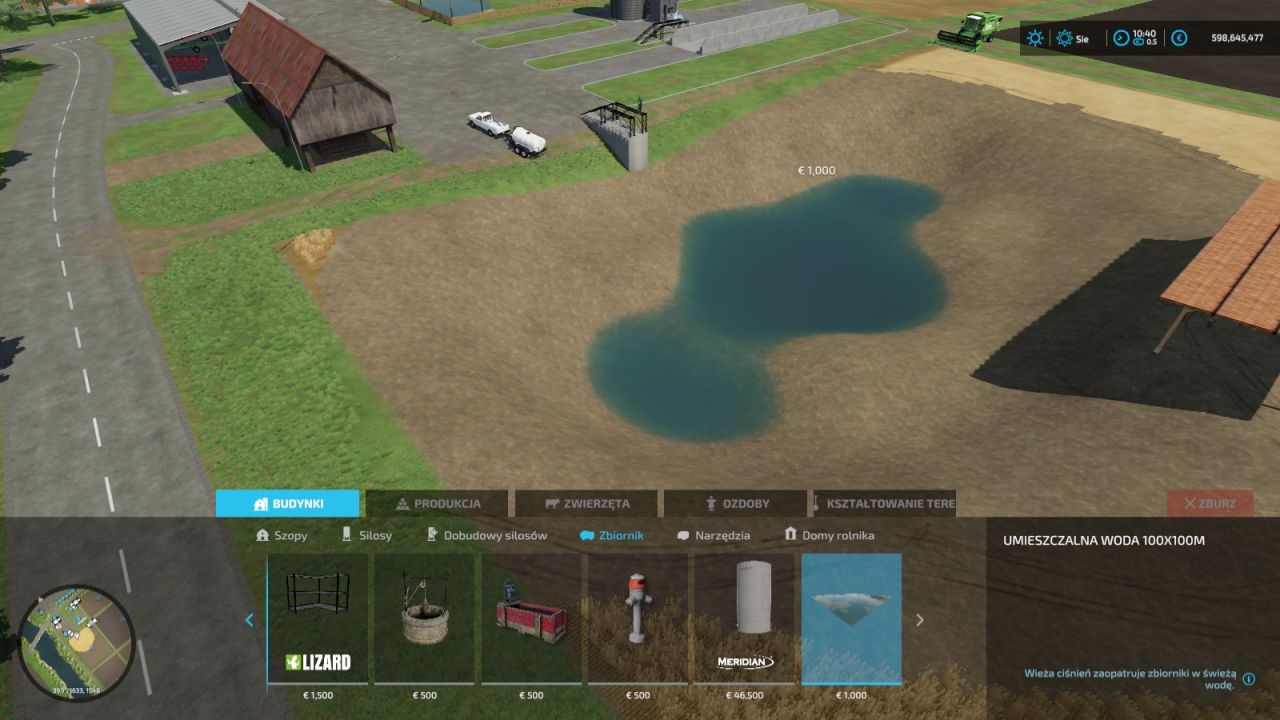
Task: Click the red Zburz demolish button
Action: (1209, 504)
